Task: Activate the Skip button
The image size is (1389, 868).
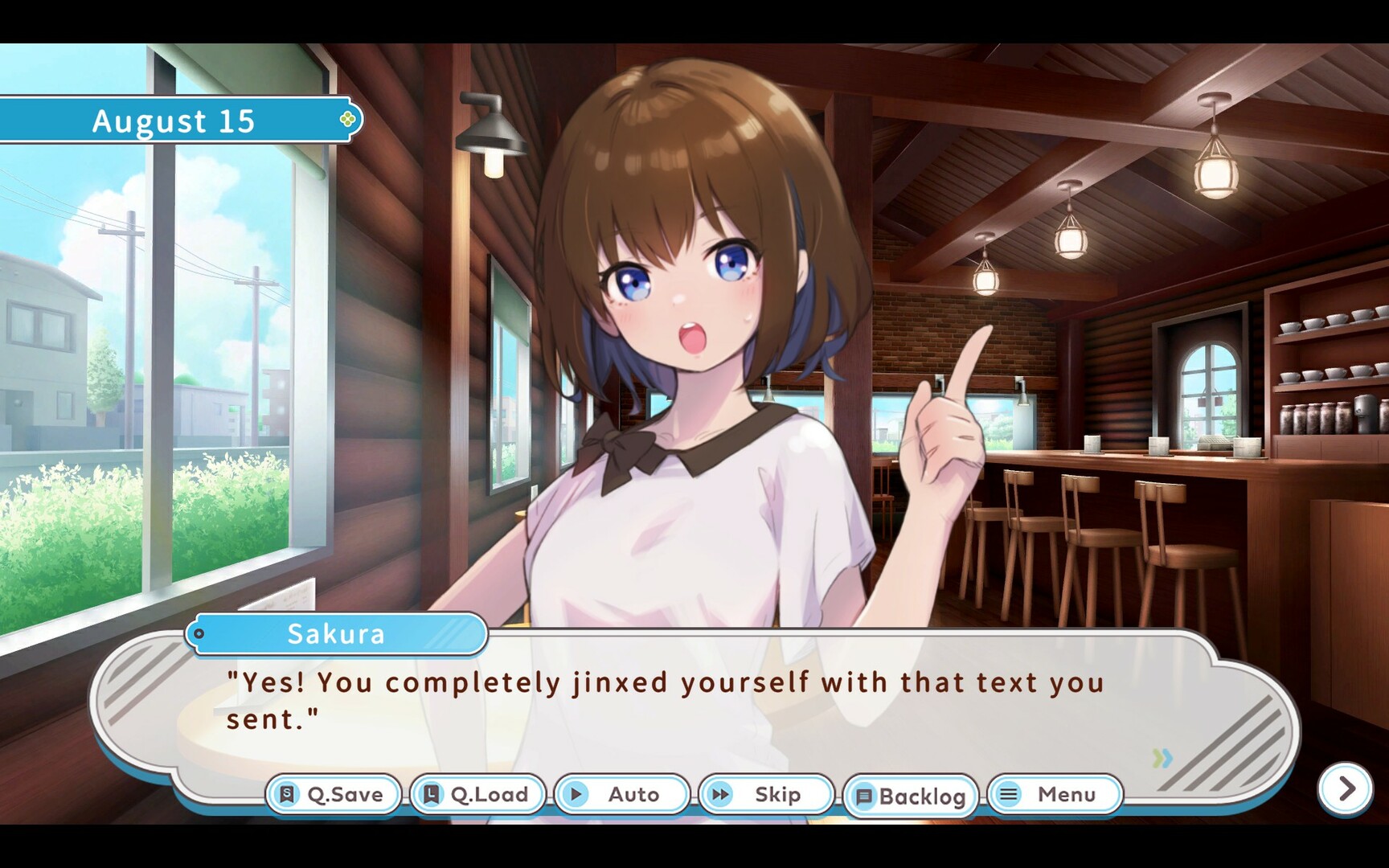Action: (x=766, y=795)
